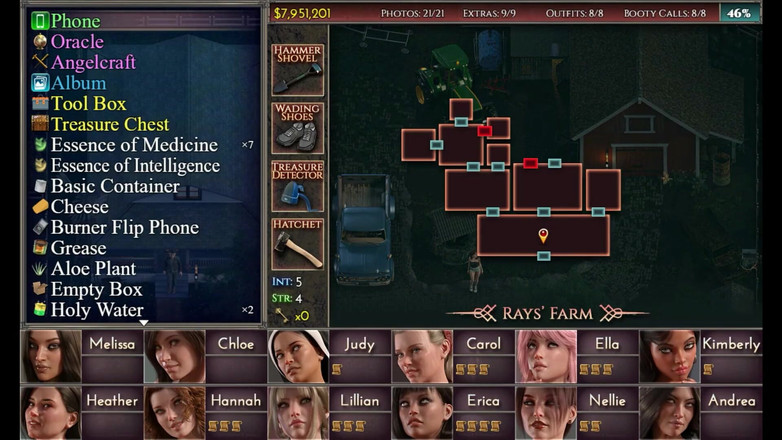Activate the Treasure Detector tool
Image resolution: width=782 pixels, height=440 pixels.
pos(297,186)
